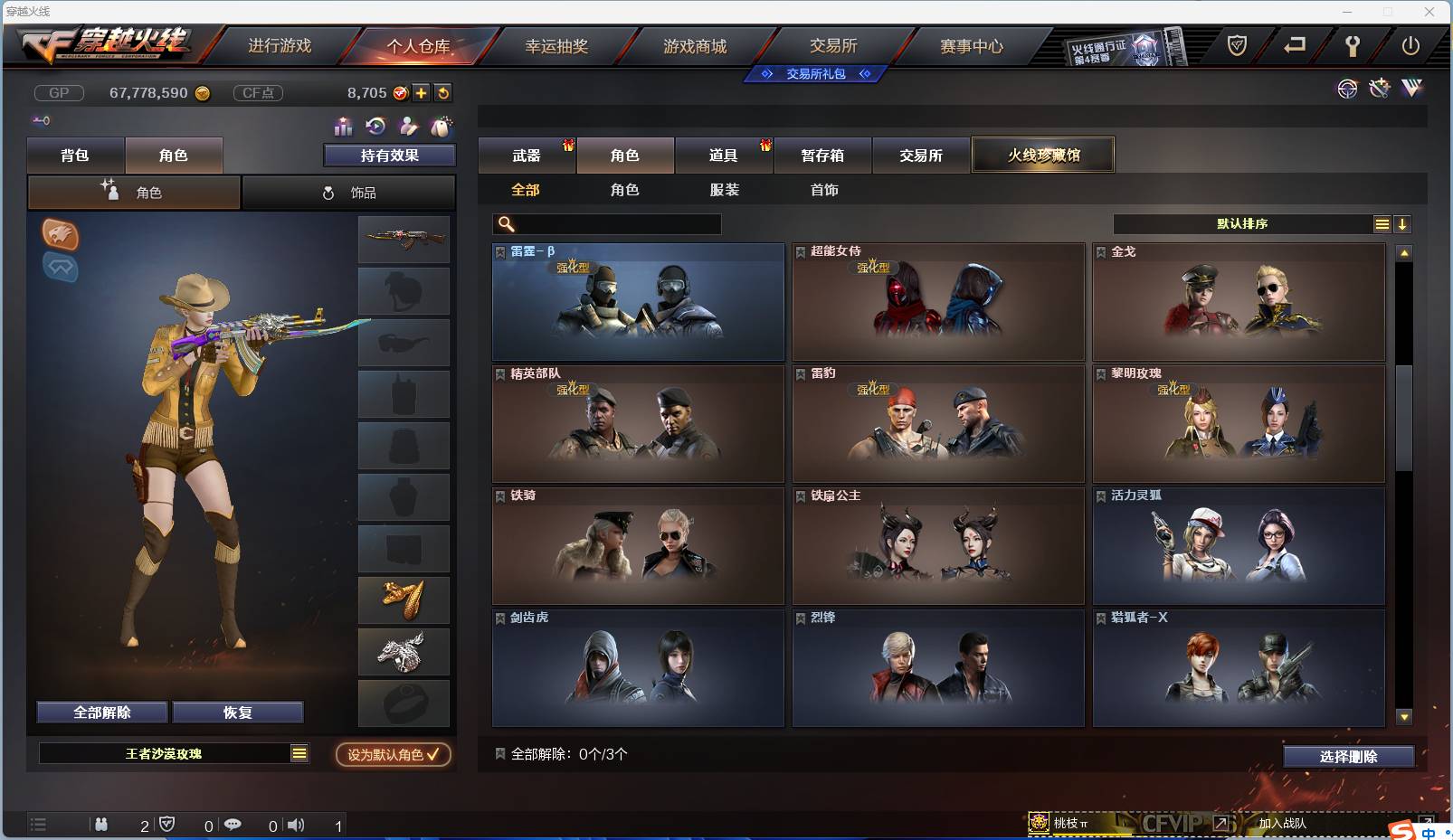Viewport: 1453px width, 840px height.
Task: Click the V logo icon at top right
Action: click(x=1410, y=88)
